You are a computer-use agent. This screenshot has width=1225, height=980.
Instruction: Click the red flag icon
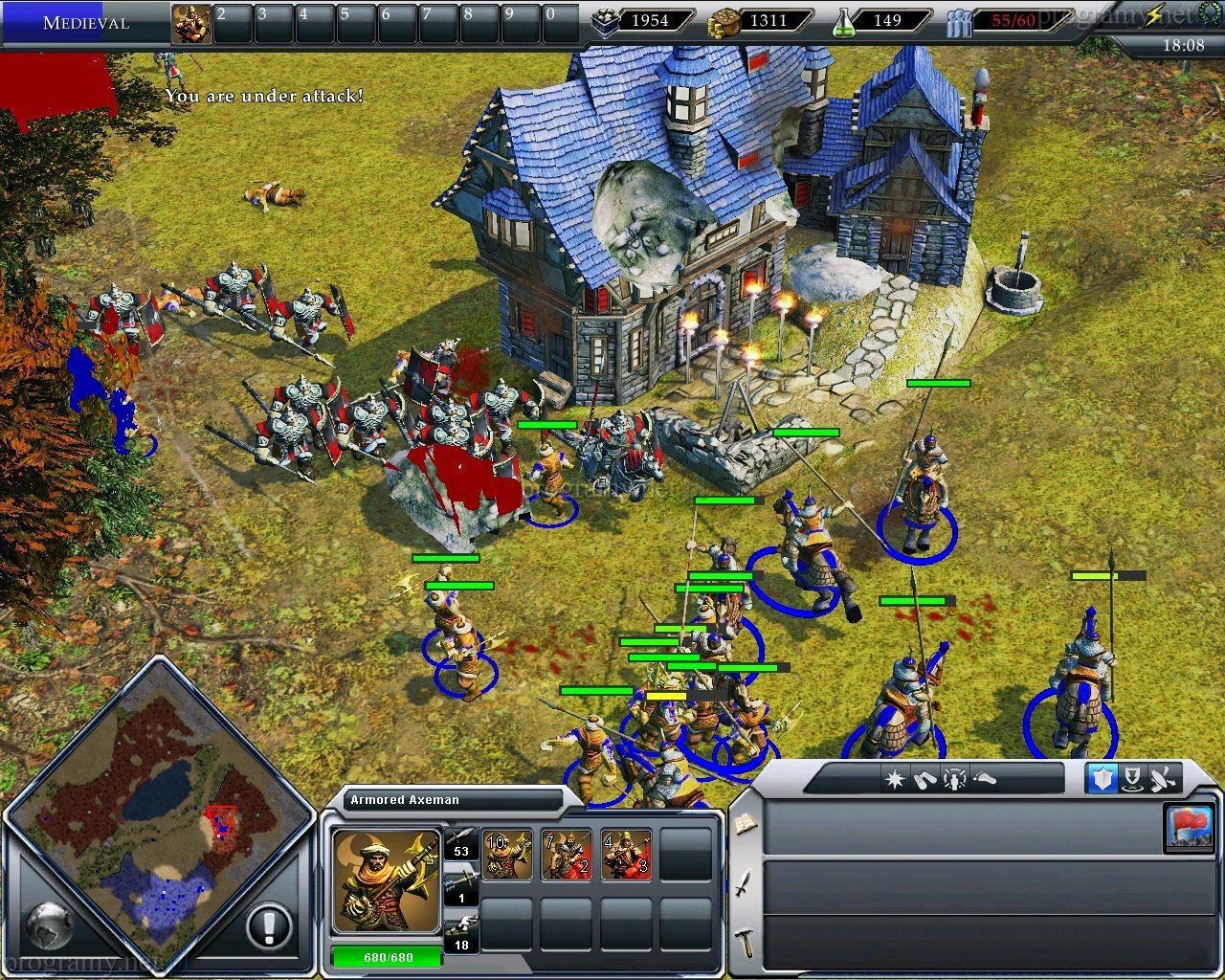1187,826
